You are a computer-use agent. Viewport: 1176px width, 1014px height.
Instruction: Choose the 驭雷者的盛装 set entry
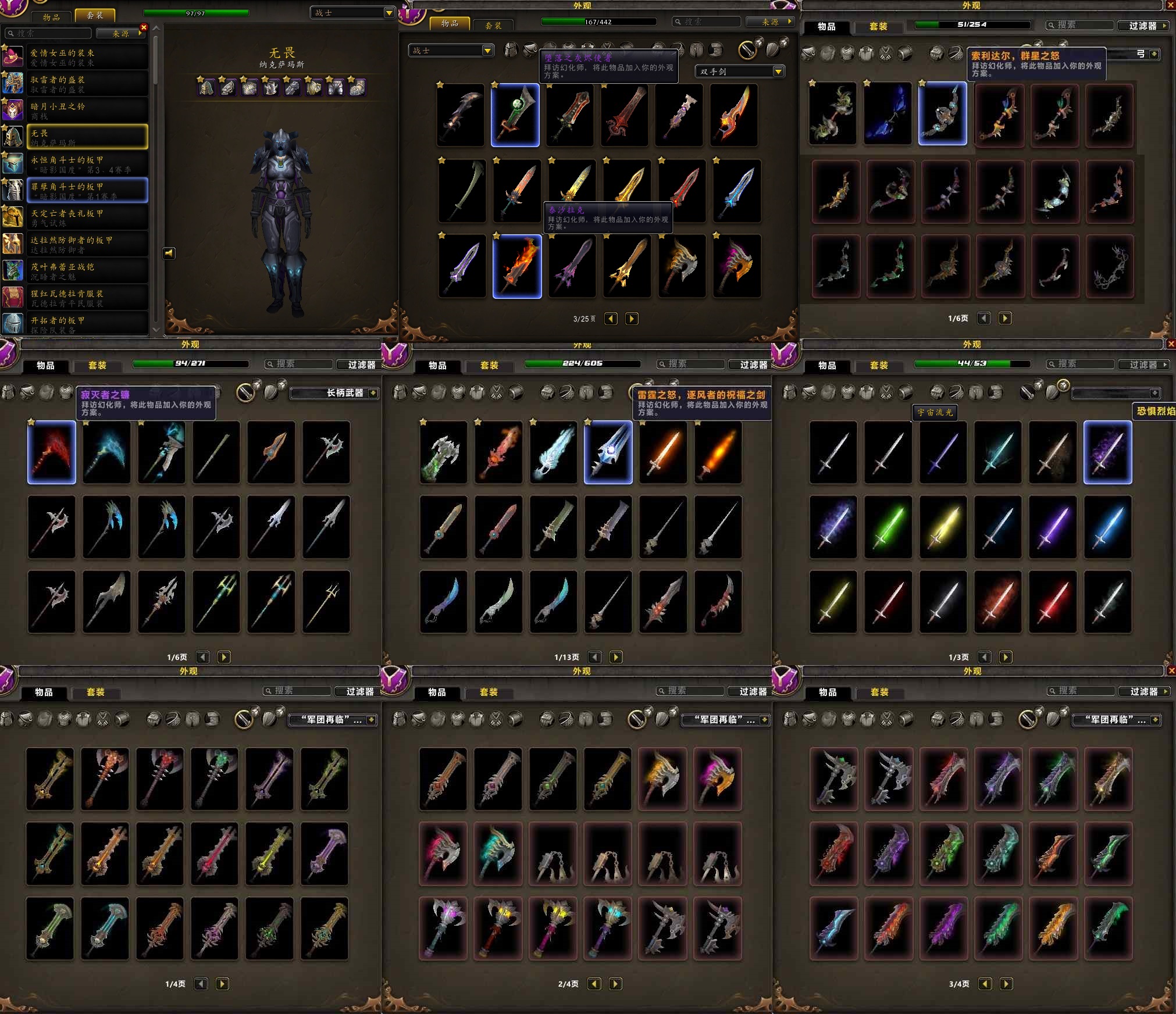click(87, 84)
